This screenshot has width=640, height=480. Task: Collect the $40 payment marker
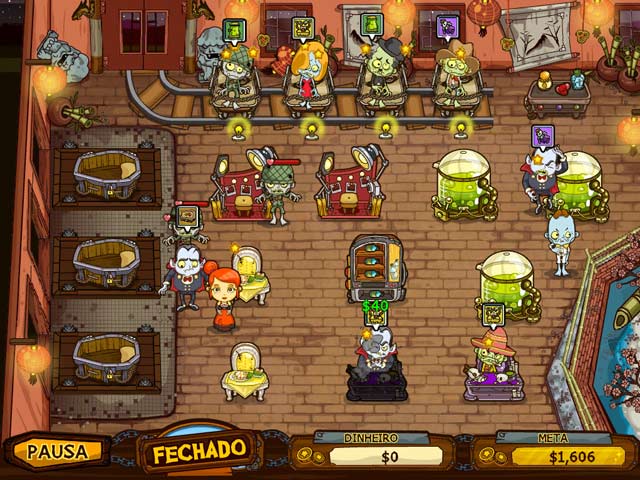coord(375,306)
